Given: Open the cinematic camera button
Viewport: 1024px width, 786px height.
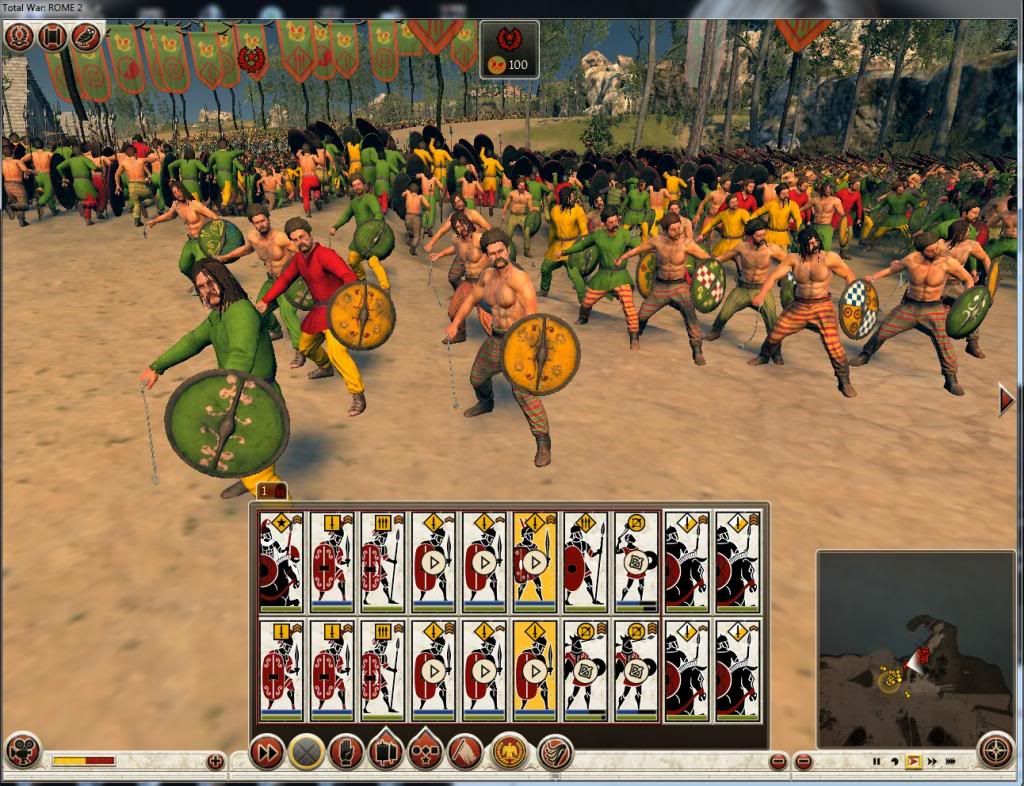Looking at the screenshot, I should (x=22, y=750).
